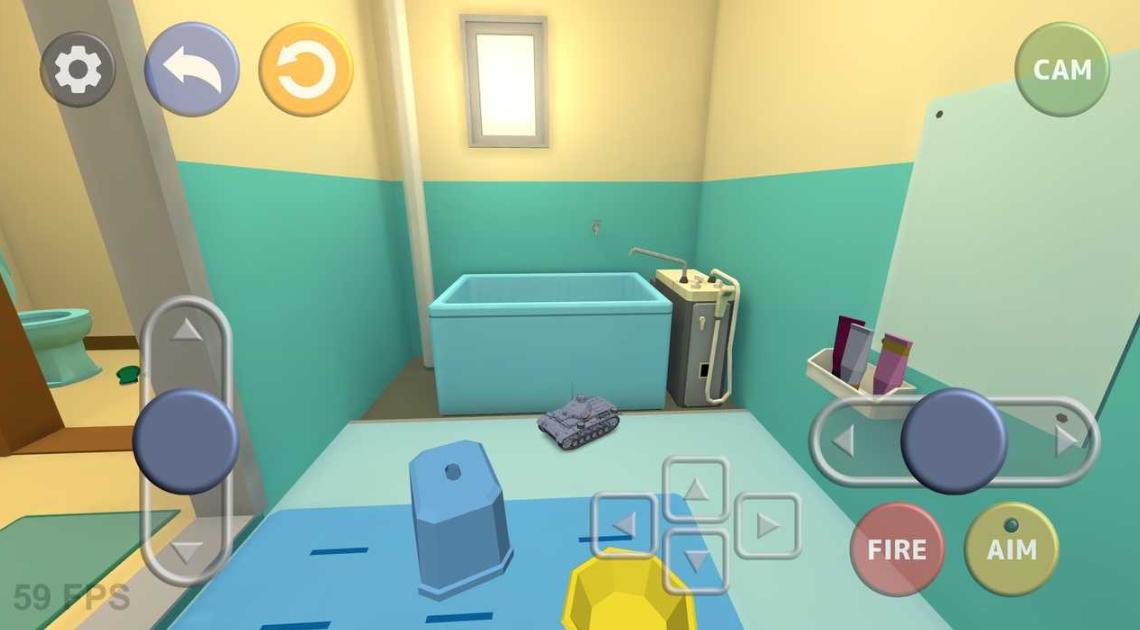Click the down arrow on vertical slider
The height and width of the screenshot is (630, 1140).
click(x=186, y=551)
